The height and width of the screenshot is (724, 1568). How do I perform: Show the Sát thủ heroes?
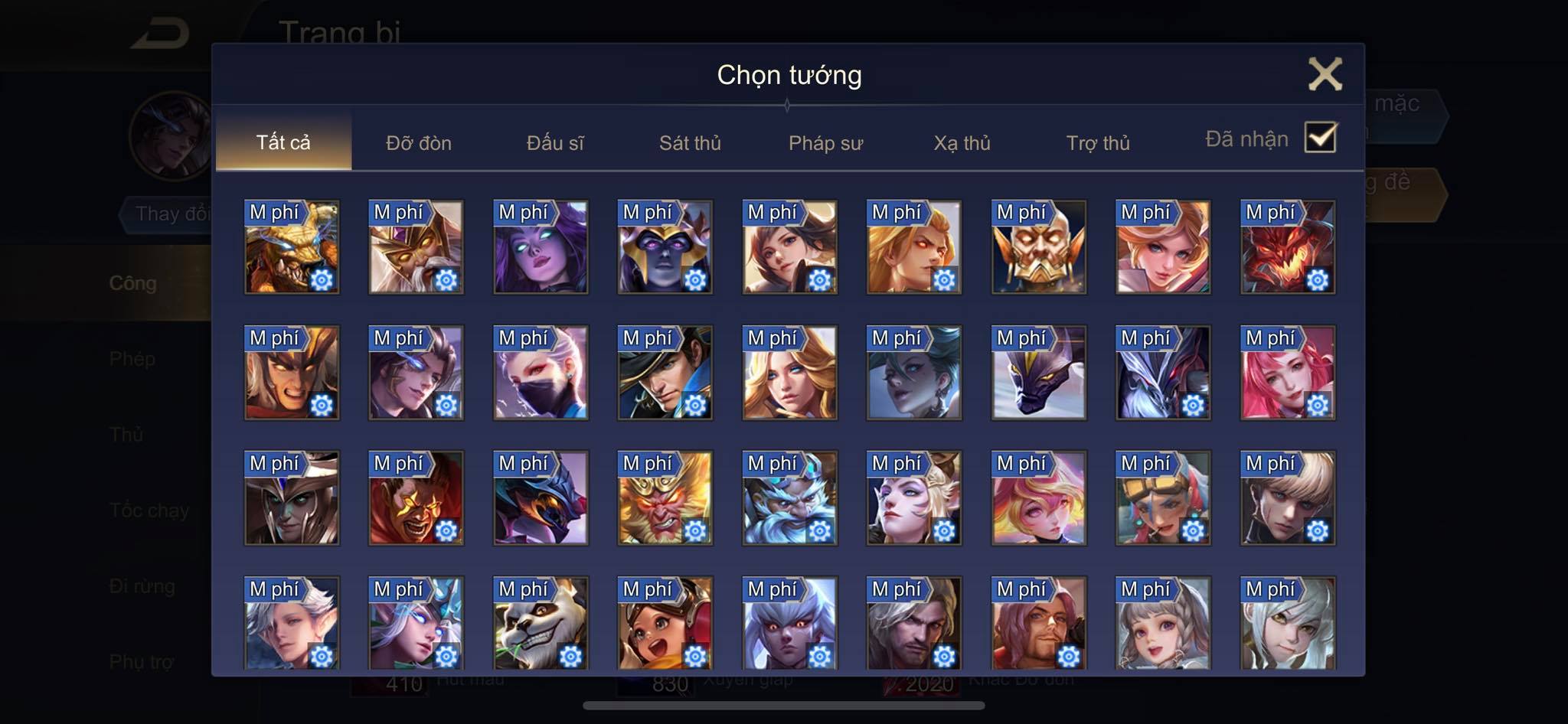pos(690,142)
